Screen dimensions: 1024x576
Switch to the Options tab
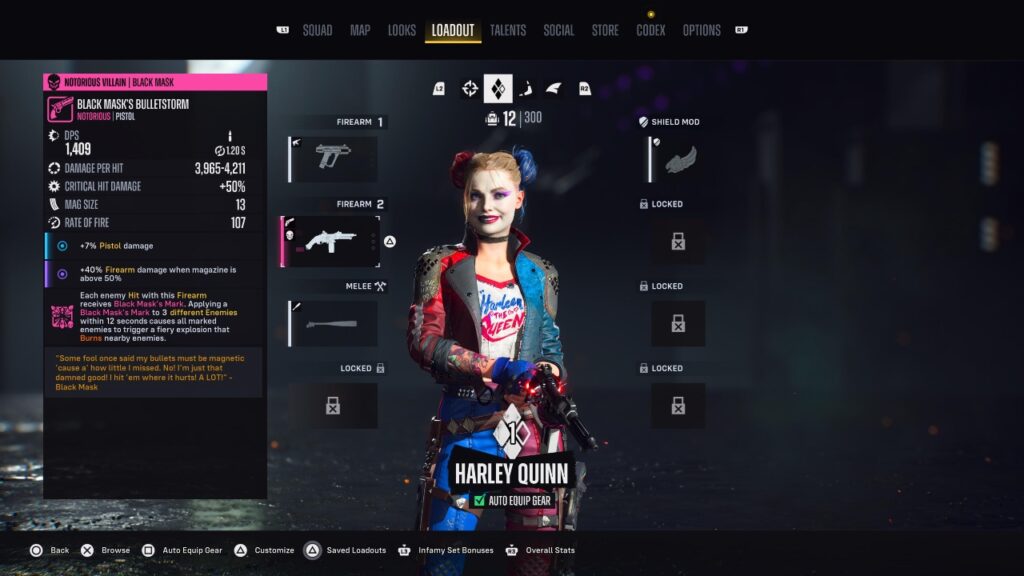(x=701, y=30)
